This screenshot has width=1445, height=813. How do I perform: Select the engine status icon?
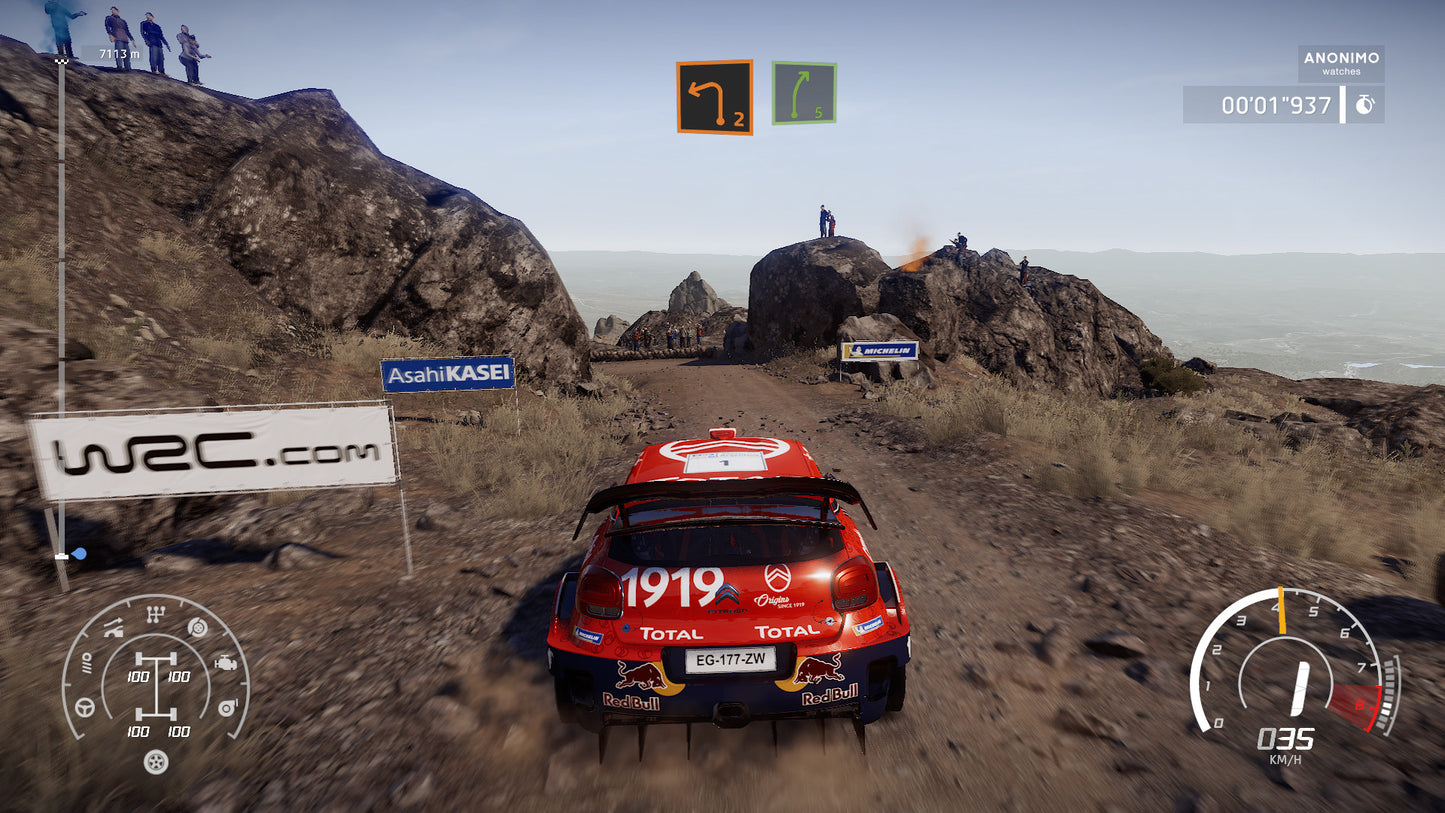click(226, 662)
